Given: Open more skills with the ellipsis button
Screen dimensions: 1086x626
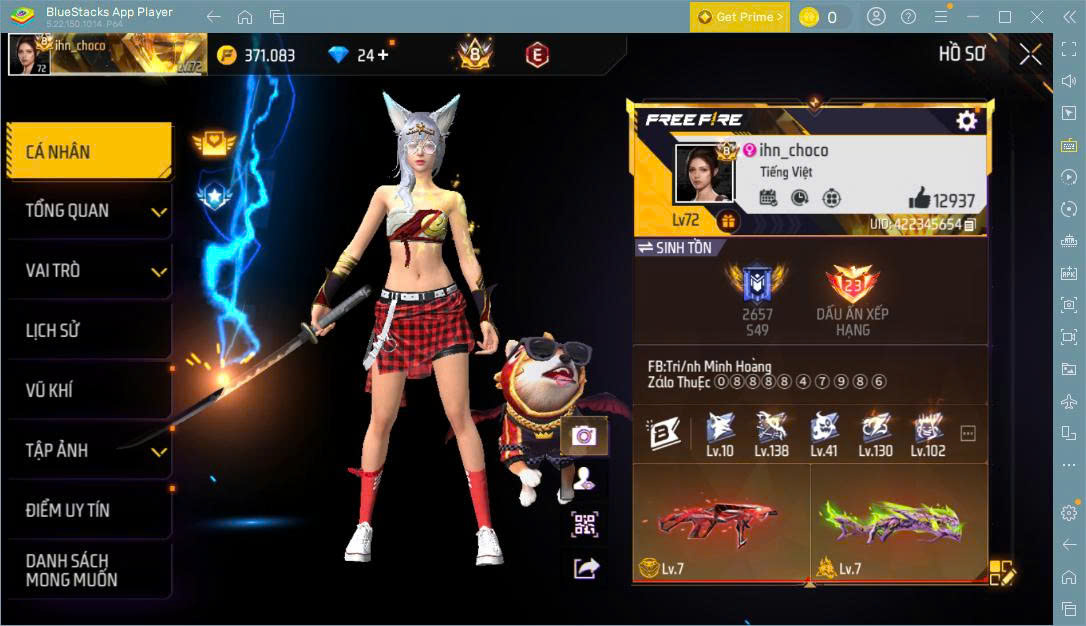Looking at the screenshot, I should pyautogui.click(x=968, y=434).
